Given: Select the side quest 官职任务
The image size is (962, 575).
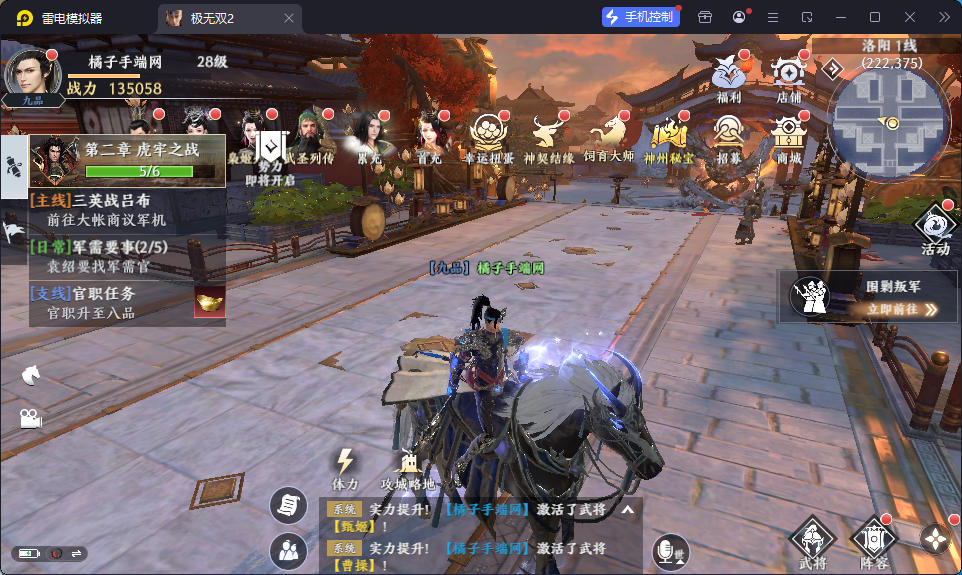Looking at the screenshot, I should (x=110, y=302).
